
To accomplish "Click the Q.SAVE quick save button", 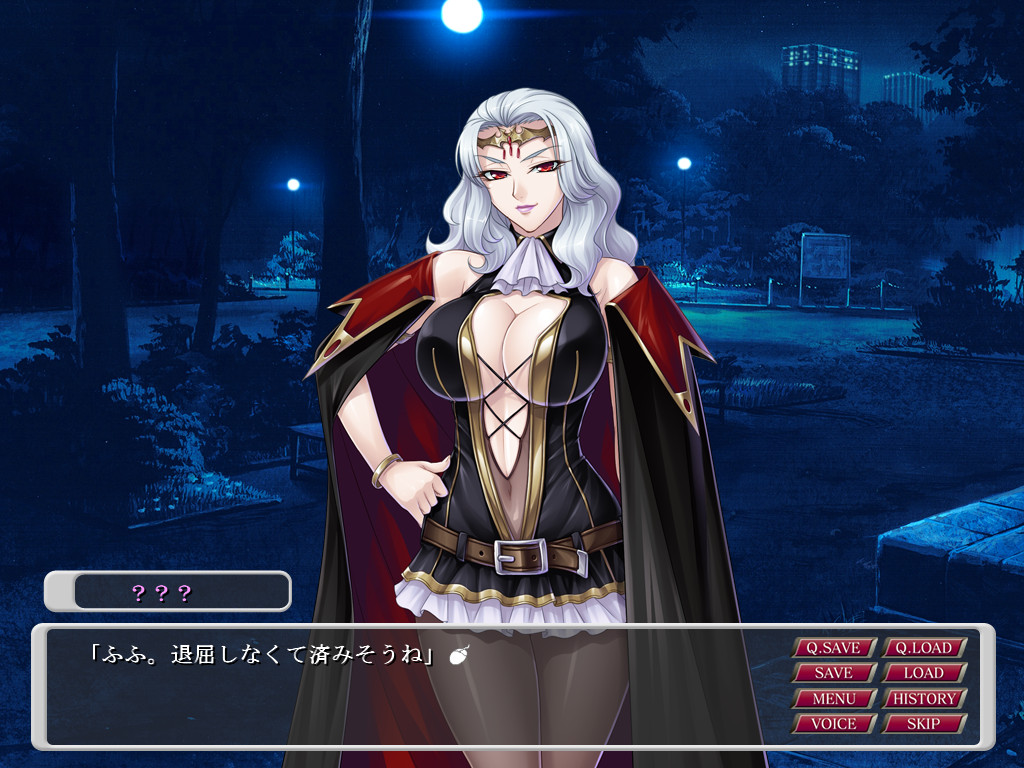I will tap(834, 648).
